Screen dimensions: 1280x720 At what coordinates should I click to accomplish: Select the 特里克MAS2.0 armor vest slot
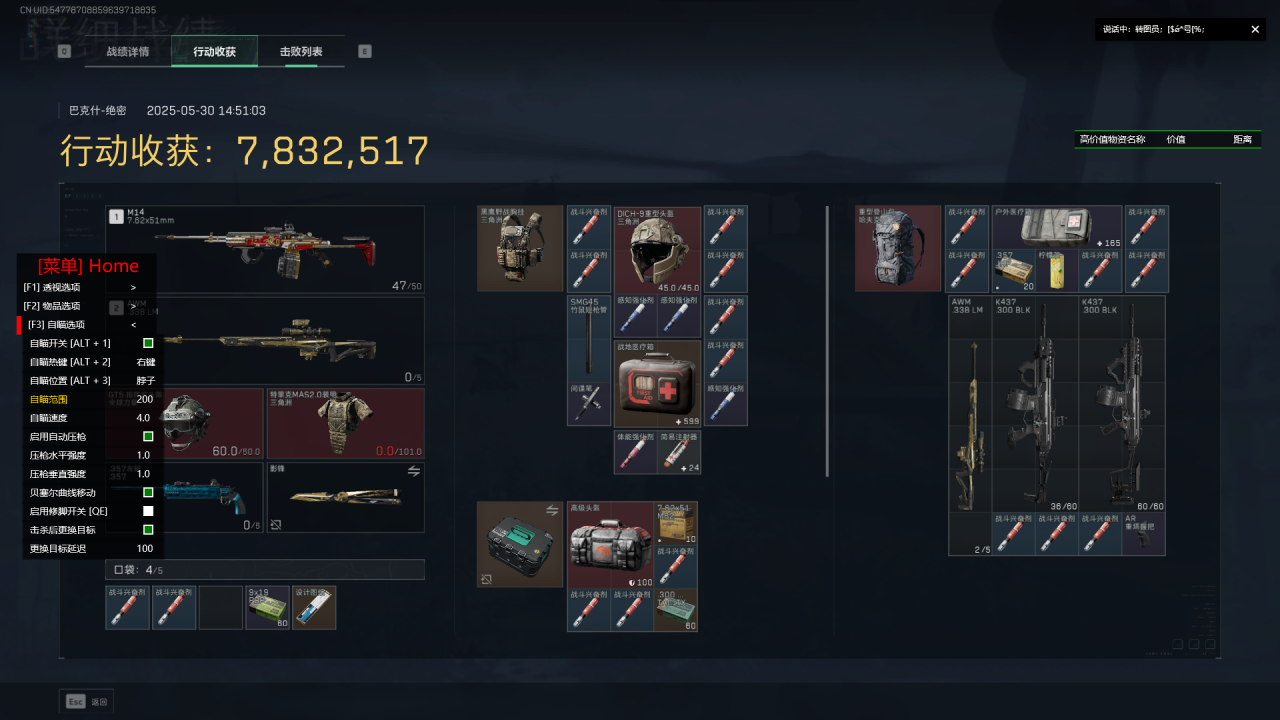point(345,423)
